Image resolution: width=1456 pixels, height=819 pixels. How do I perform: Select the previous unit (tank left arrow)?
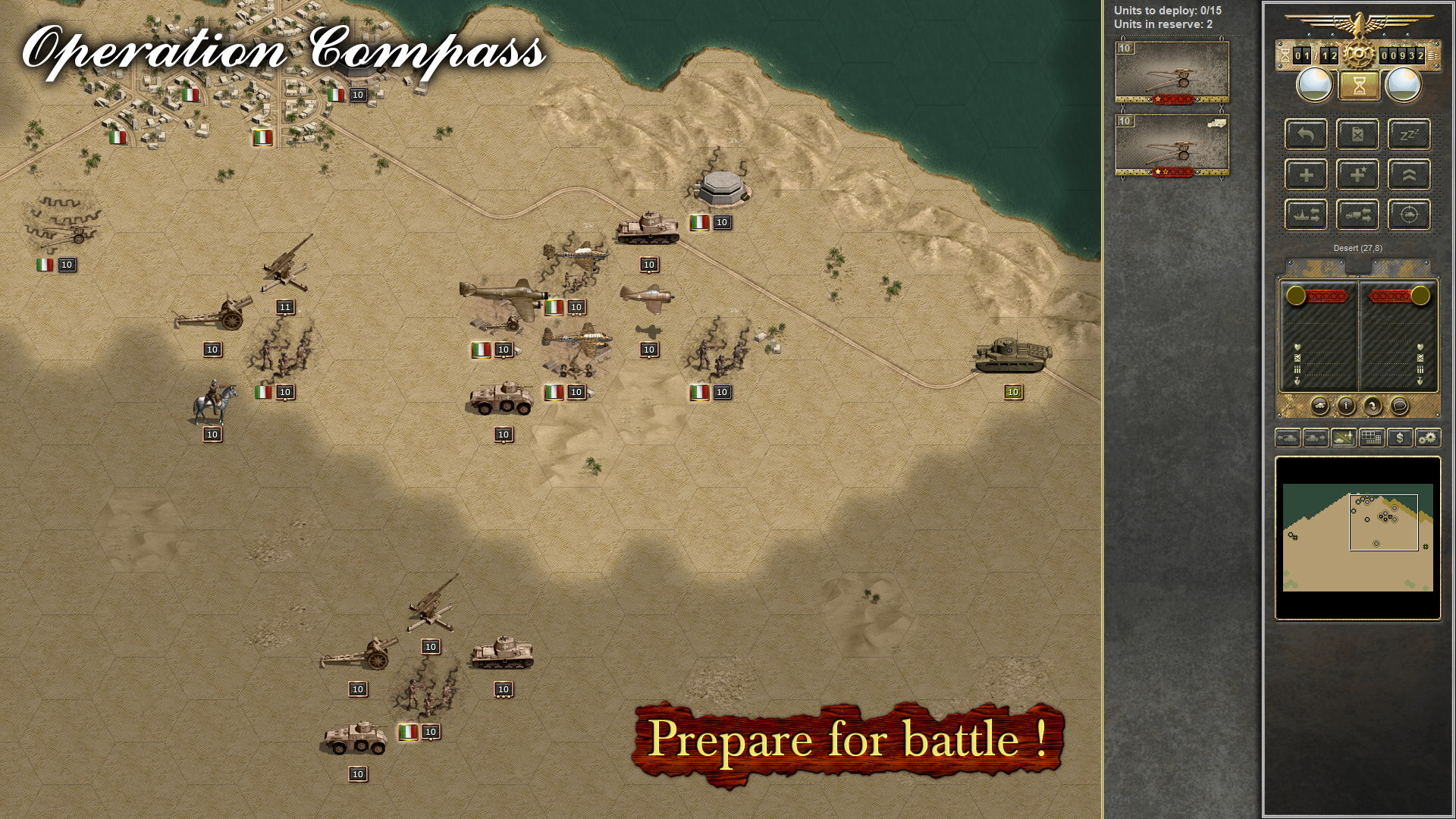(x=1288, y=438)
